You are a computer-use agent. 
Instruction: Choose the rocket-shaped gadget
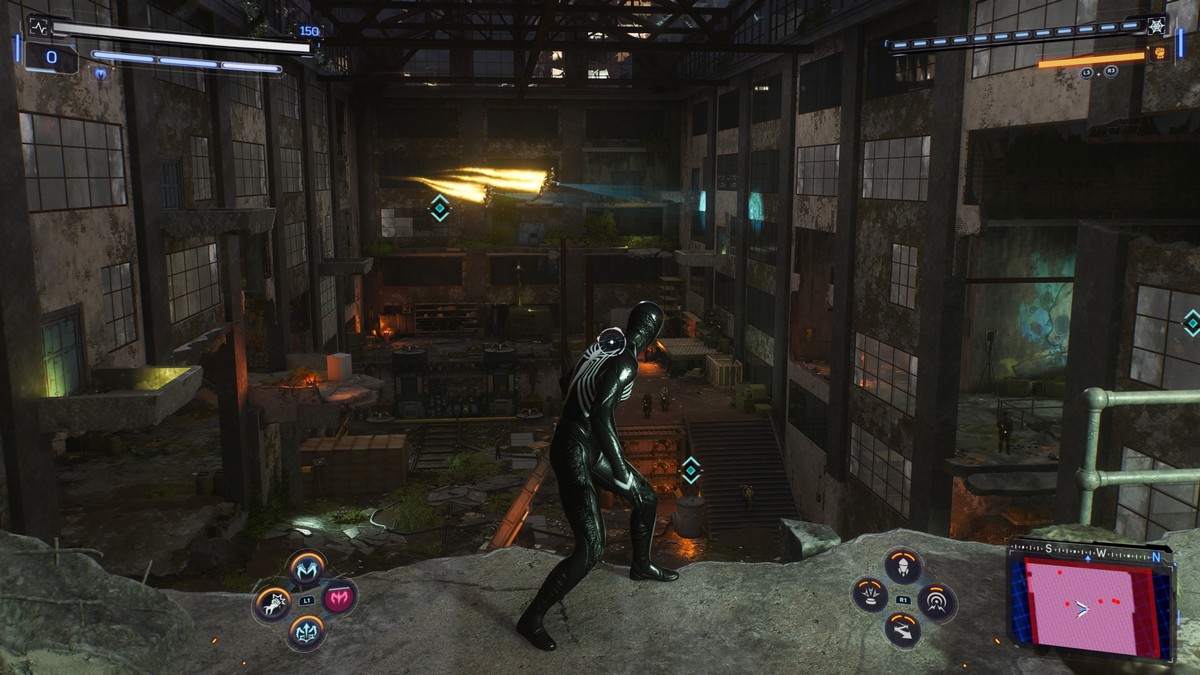(x=903, y=566)
